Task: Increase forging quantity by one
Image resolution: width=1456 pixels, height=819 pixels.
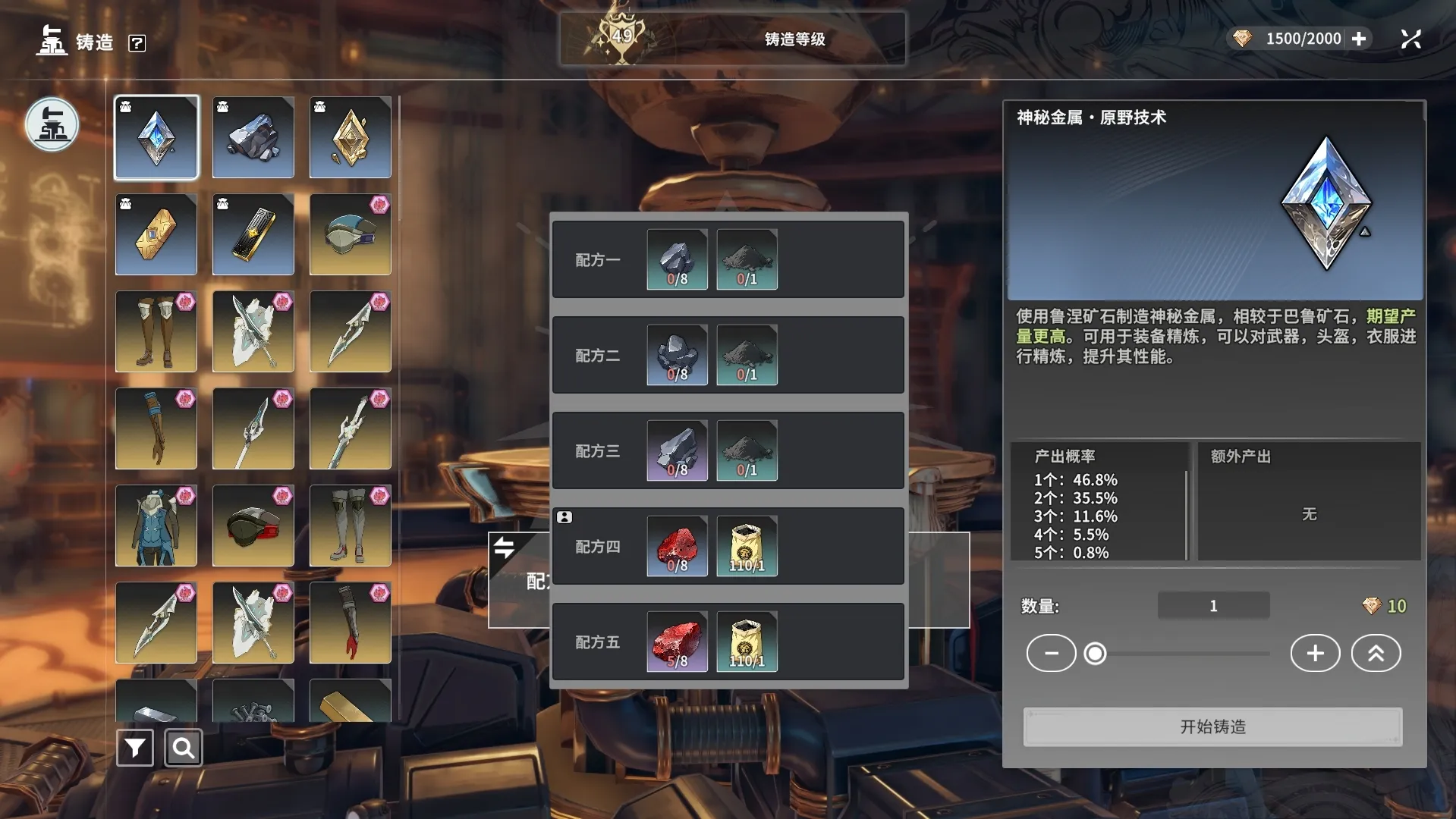Action: [x=1315, y=653]
